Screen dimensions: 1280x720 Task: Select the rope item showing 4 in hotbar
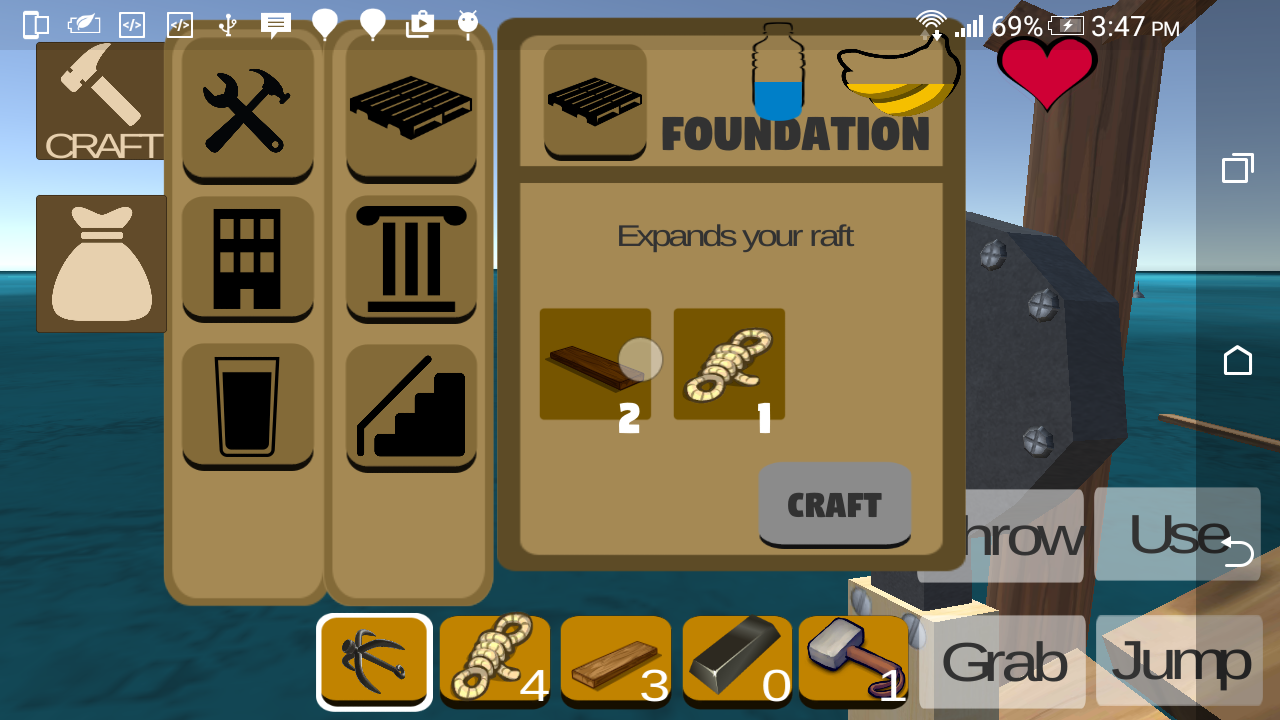point(495,660)
